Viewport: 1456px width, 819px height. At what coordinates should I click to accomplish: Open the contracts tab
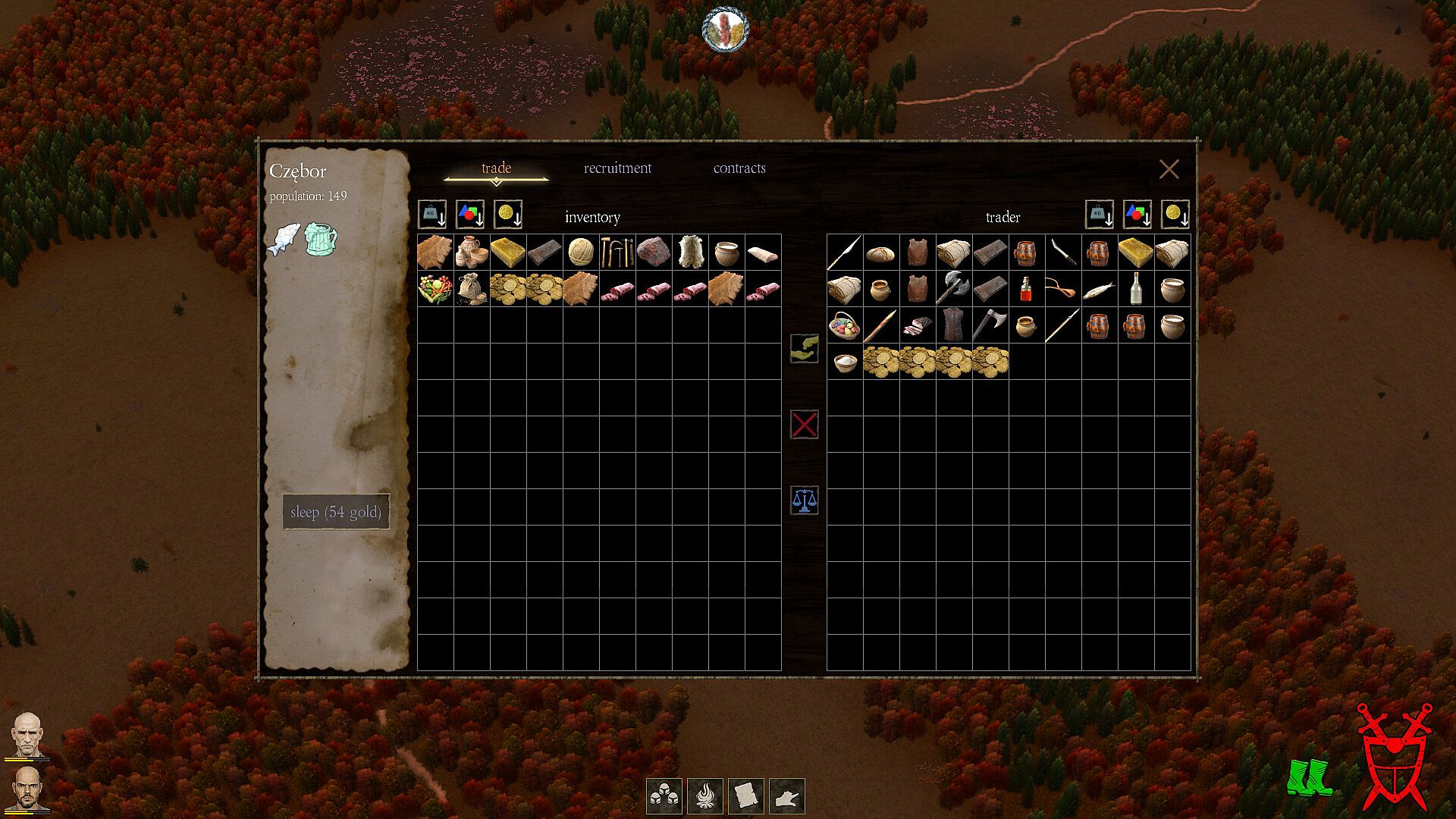[739, 168]
